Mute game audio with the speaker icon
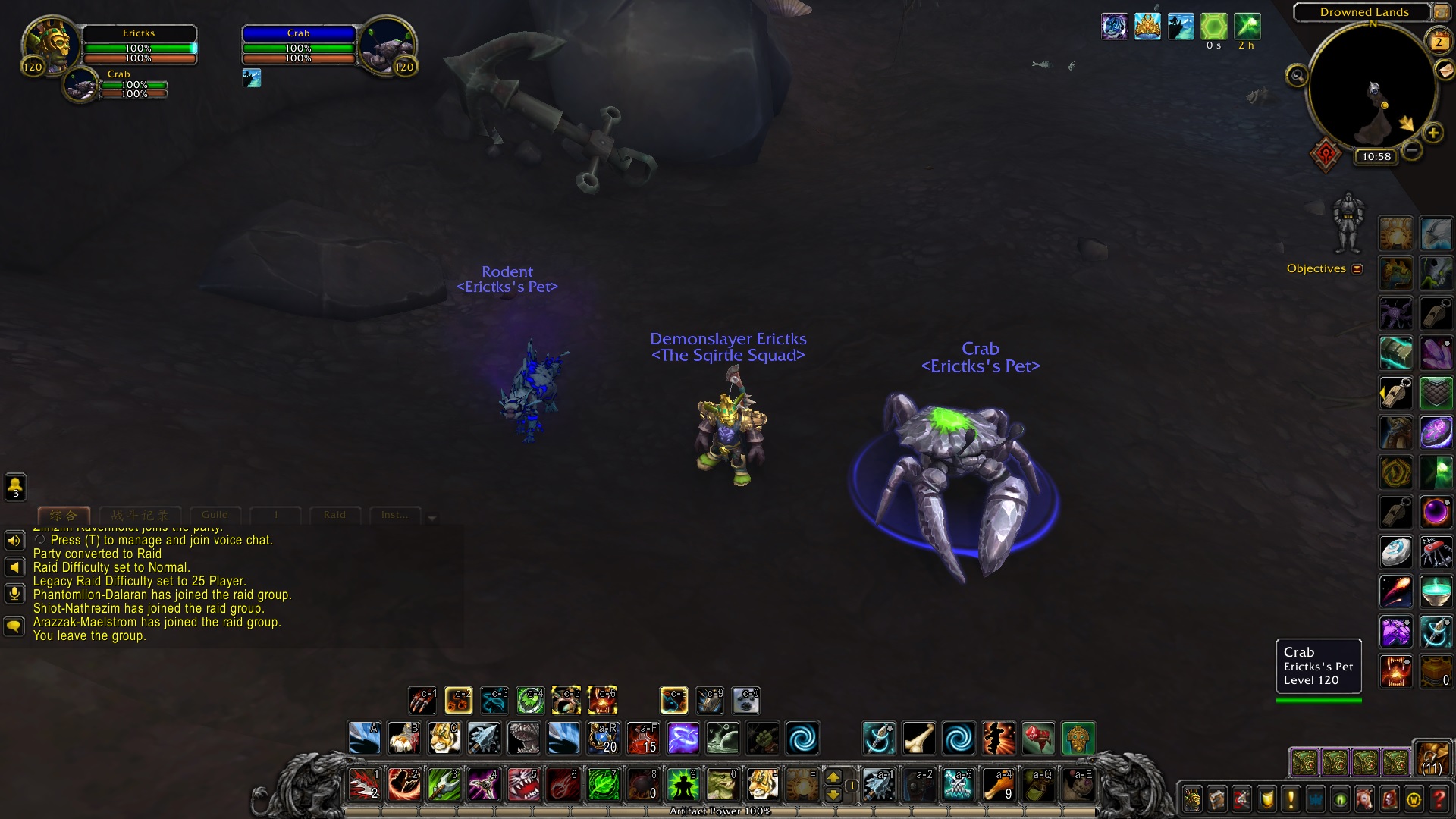The height and width of the screenshot is (819, 1456). [13, 540]
